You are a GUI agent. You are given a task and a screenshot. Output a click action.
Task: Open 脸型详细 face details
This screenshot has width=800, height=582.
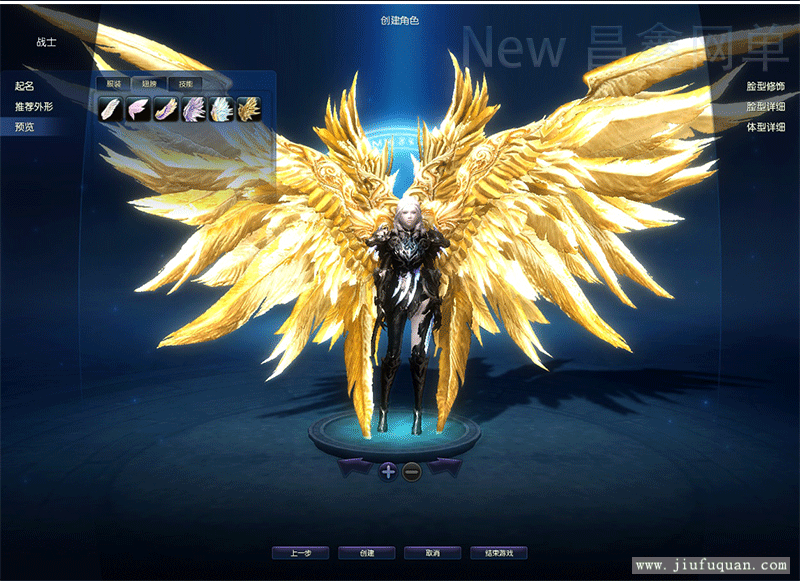765,107
